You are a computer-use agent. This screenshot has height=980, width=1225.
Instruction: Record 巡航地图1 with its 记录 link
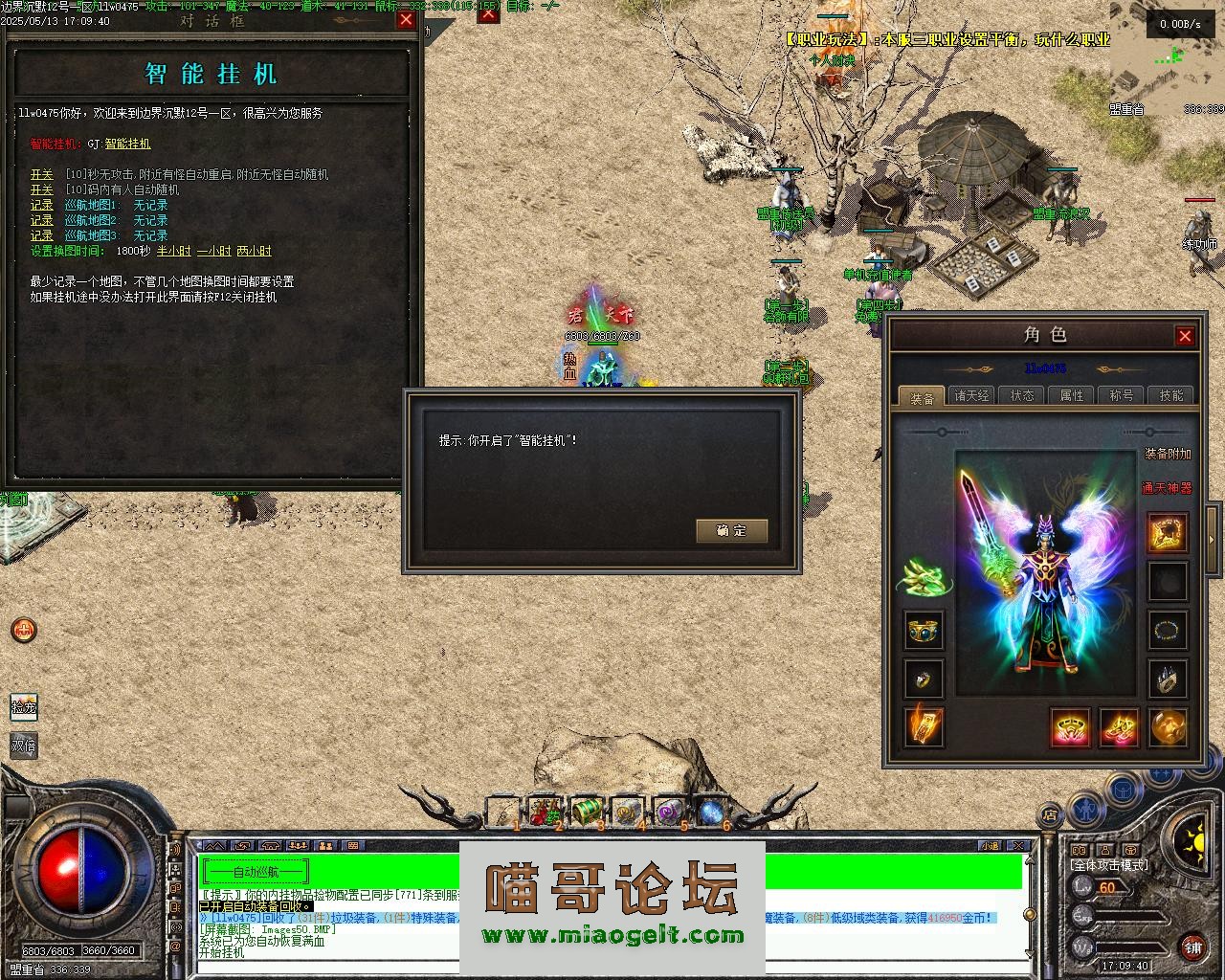tap(41, 205)
